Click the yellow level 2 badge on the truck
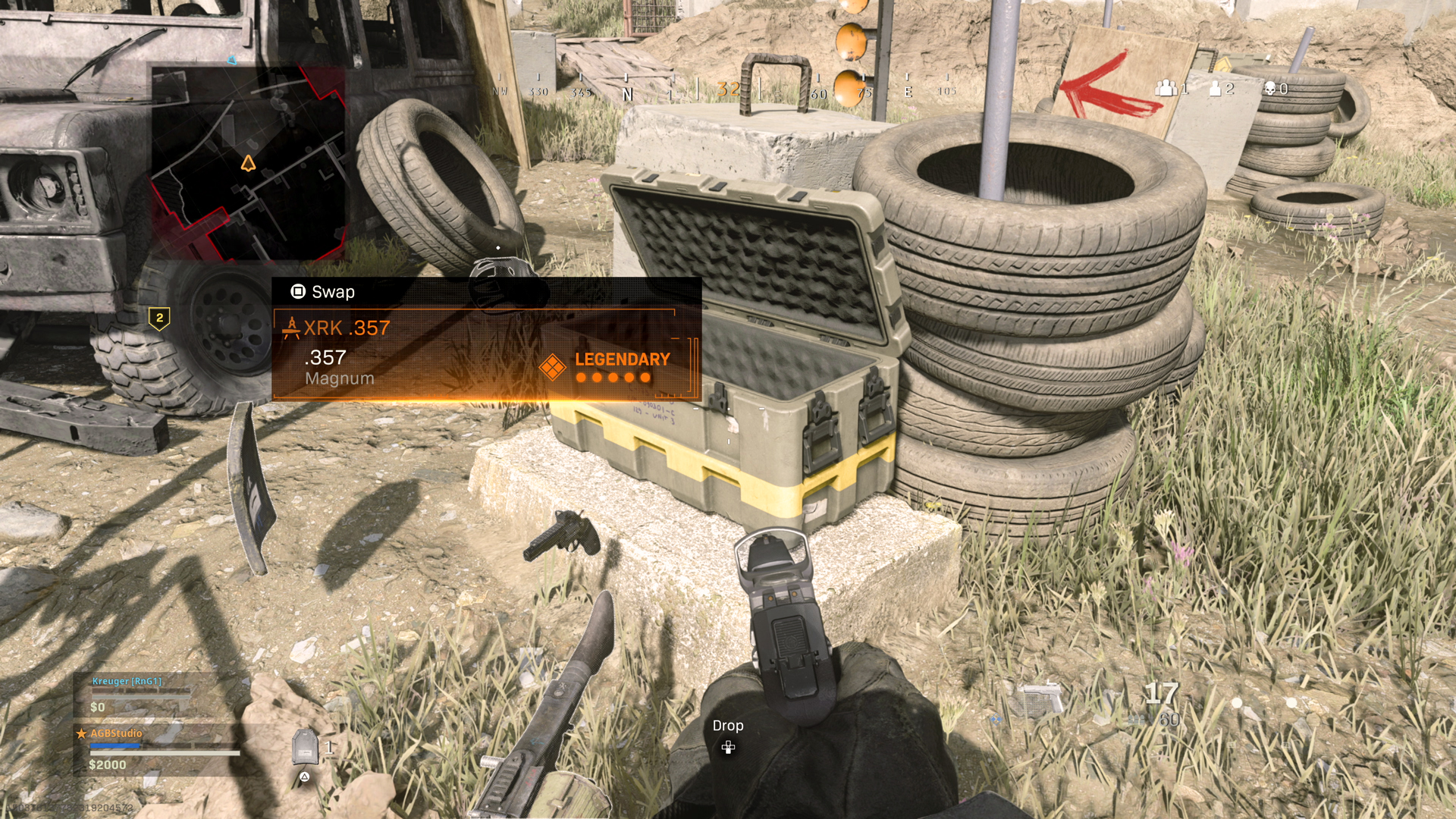 160,315
